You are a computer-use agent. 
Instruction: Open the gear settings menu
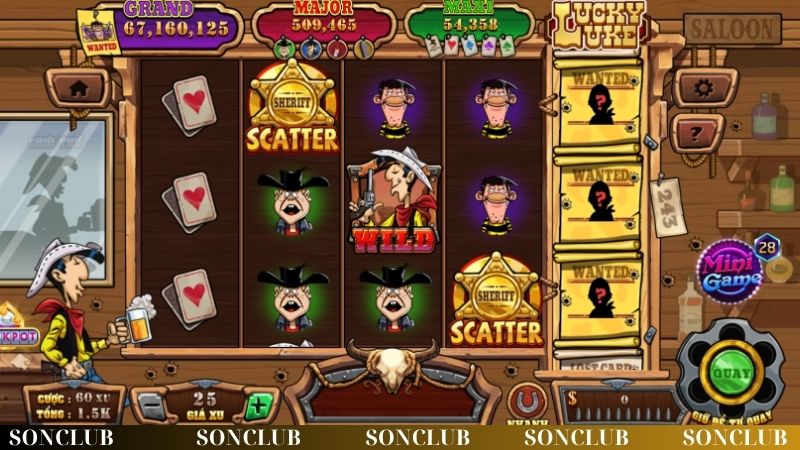[704, 88]
